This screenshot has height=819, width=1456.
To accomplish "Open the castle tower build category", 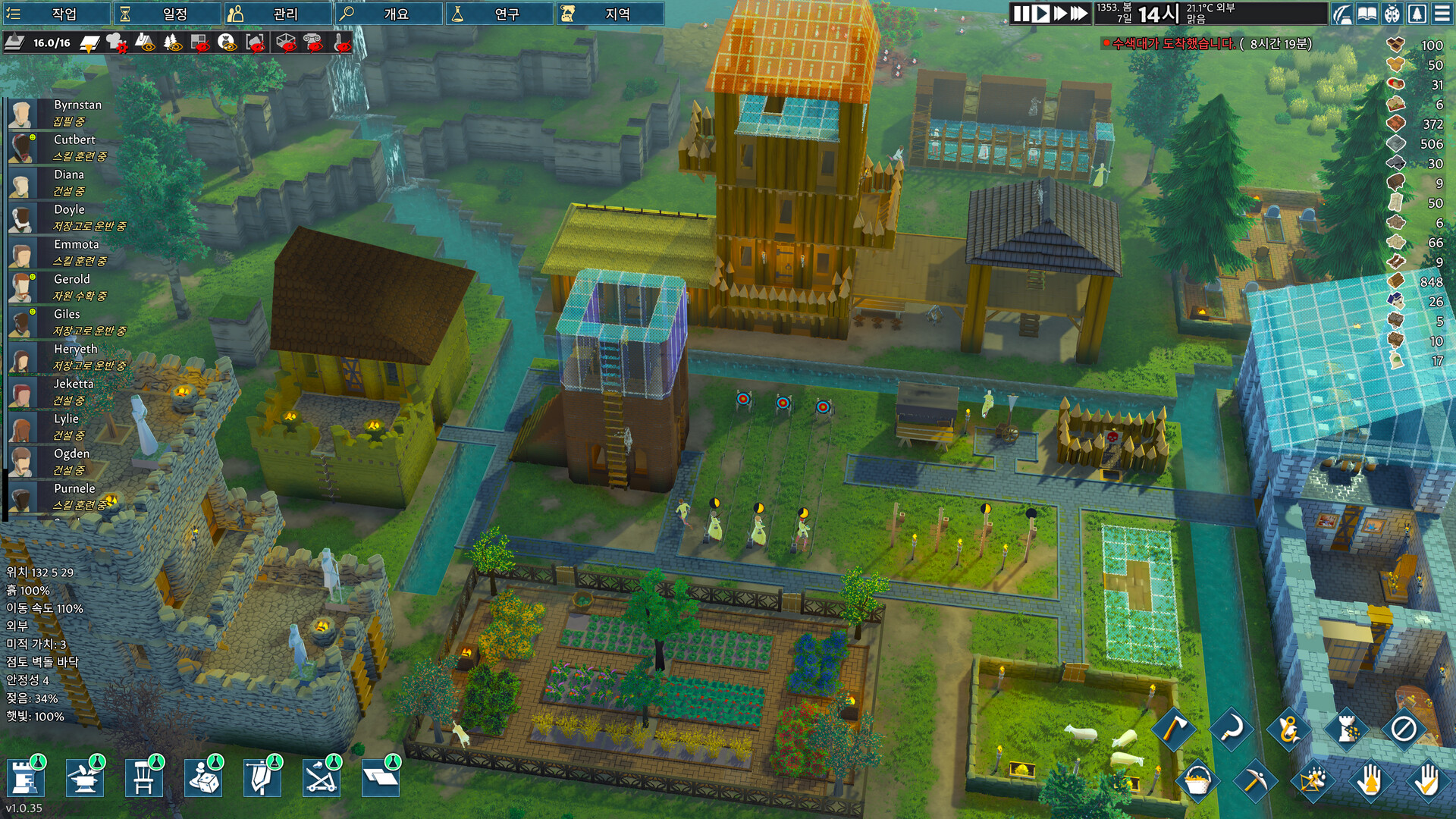I will (26, 778).
